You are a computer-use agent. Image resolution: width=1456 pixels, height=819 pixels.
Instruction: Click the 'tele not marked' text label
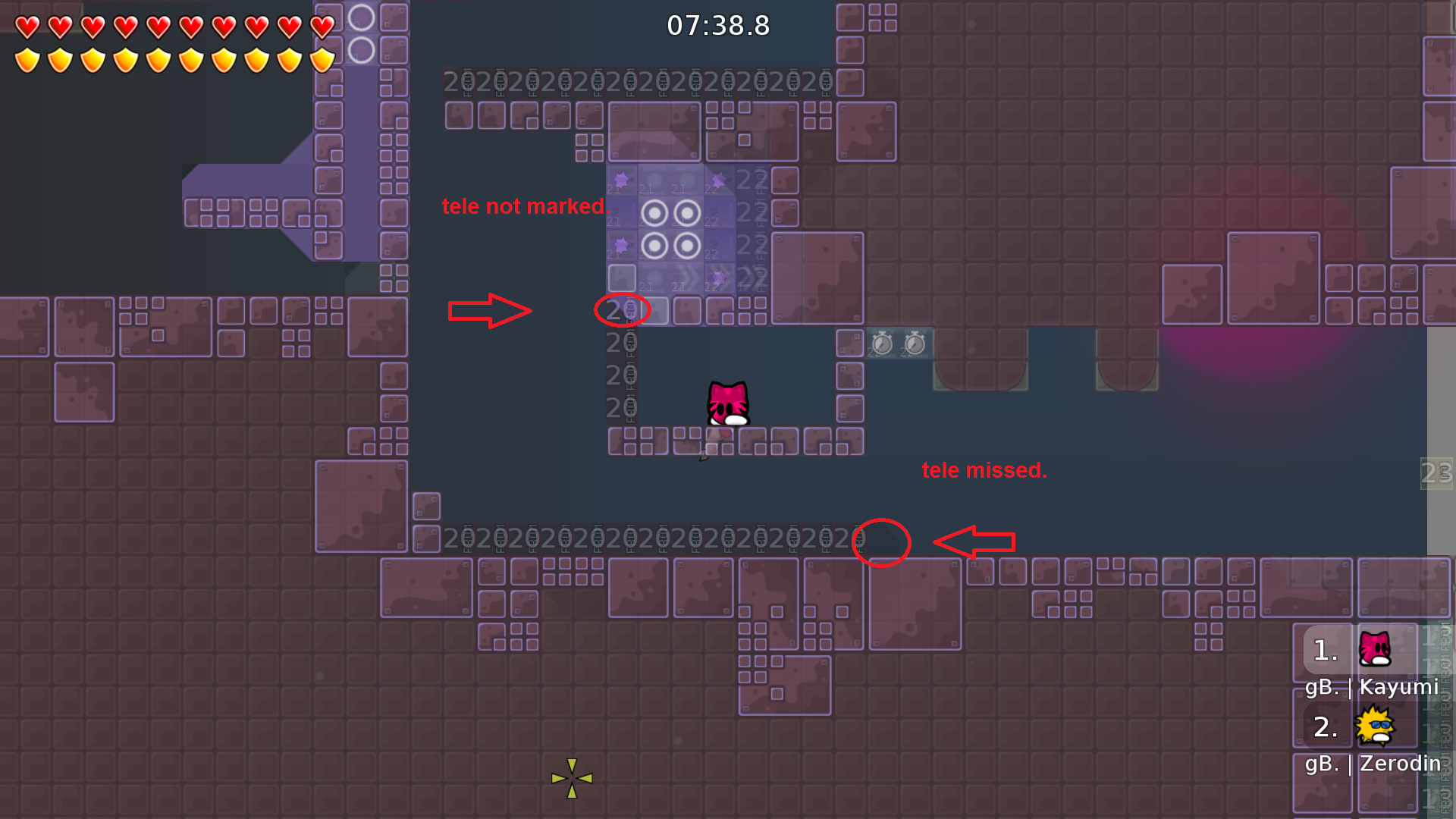pos(526,206)
